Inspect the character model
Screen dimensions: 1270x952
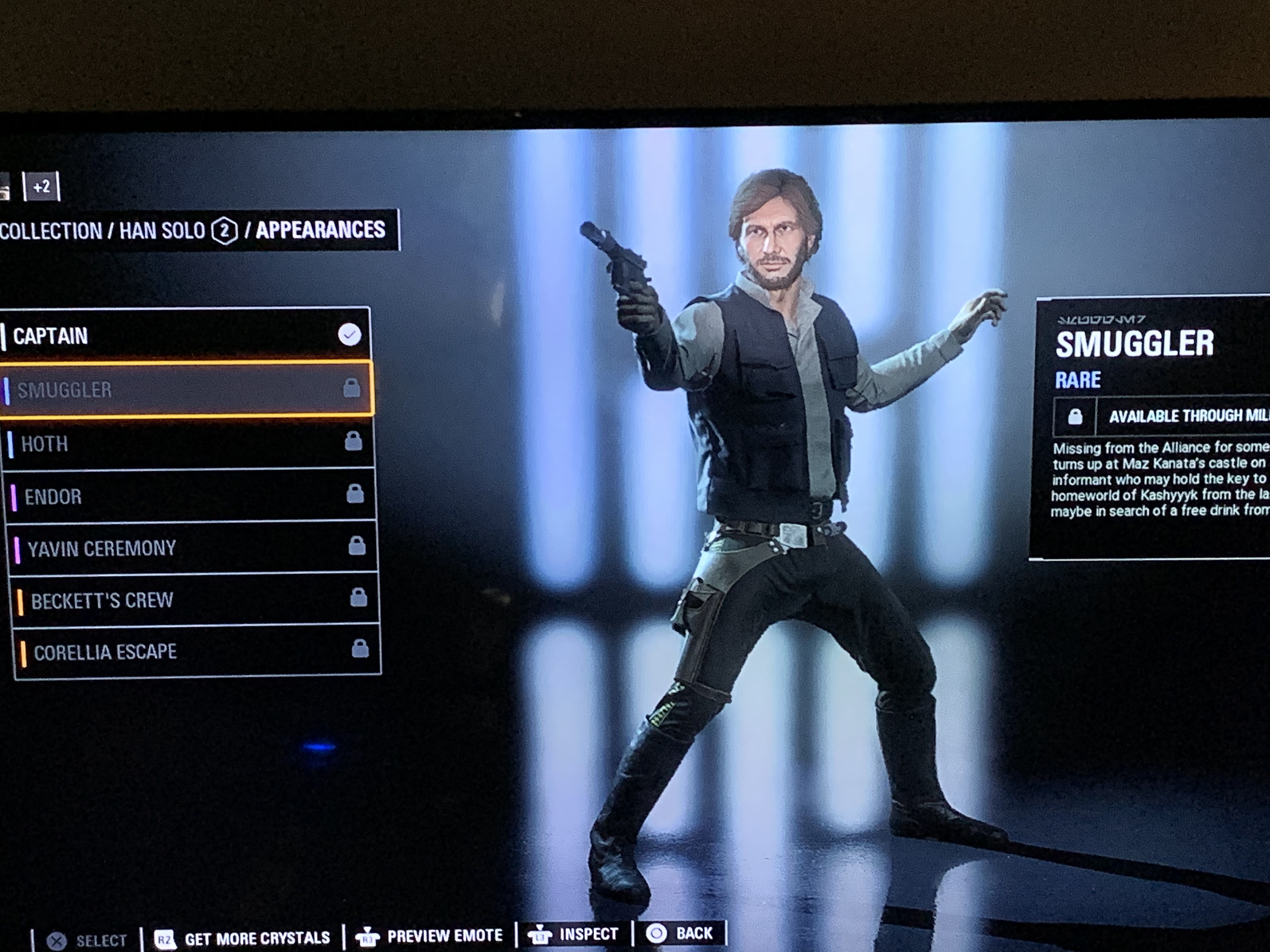click(574, 935)
